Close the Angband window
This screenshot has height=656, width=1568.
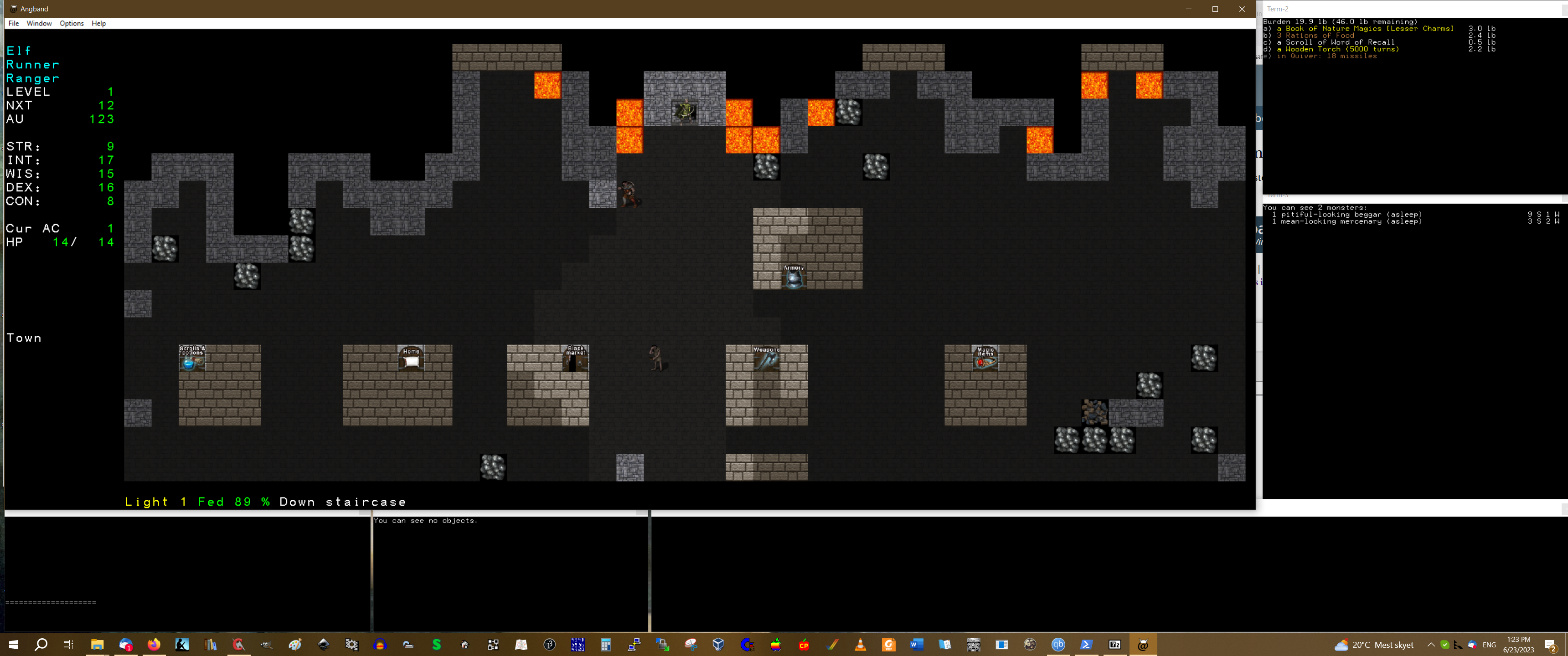click(x=1242, y=9)
